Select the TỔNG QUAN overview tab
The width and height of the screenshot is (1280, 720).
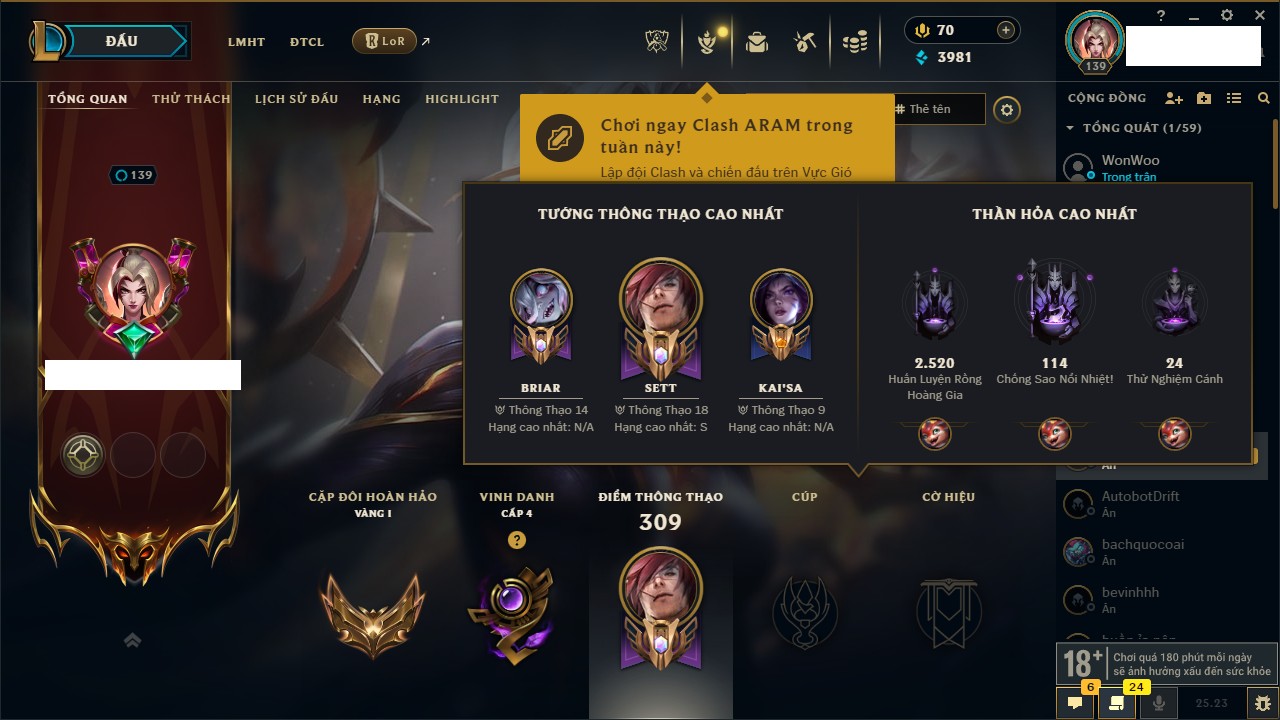point(88,99)
